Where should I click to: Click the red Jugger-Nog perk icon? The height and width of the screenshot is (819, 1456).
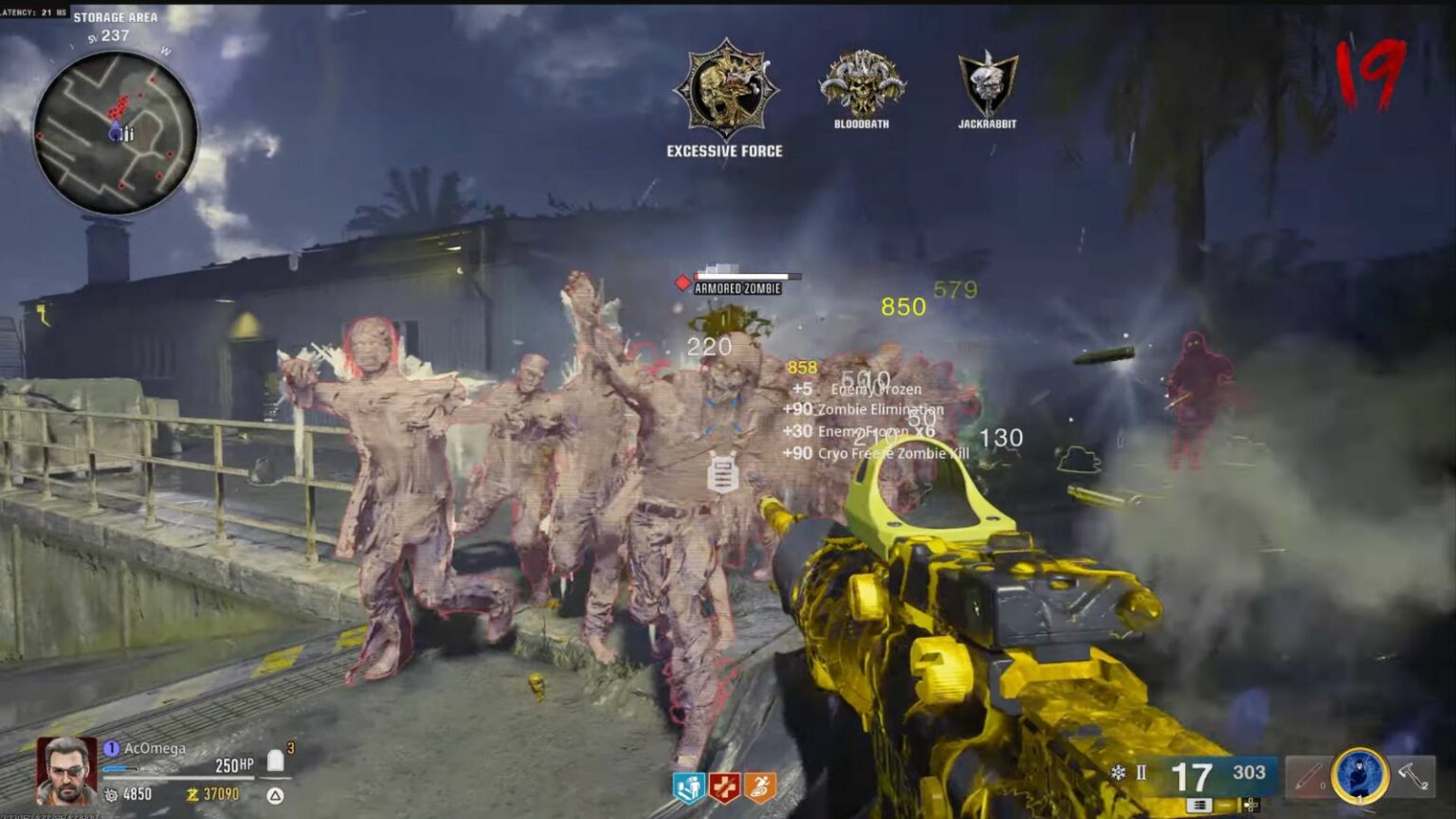point(724,788)
